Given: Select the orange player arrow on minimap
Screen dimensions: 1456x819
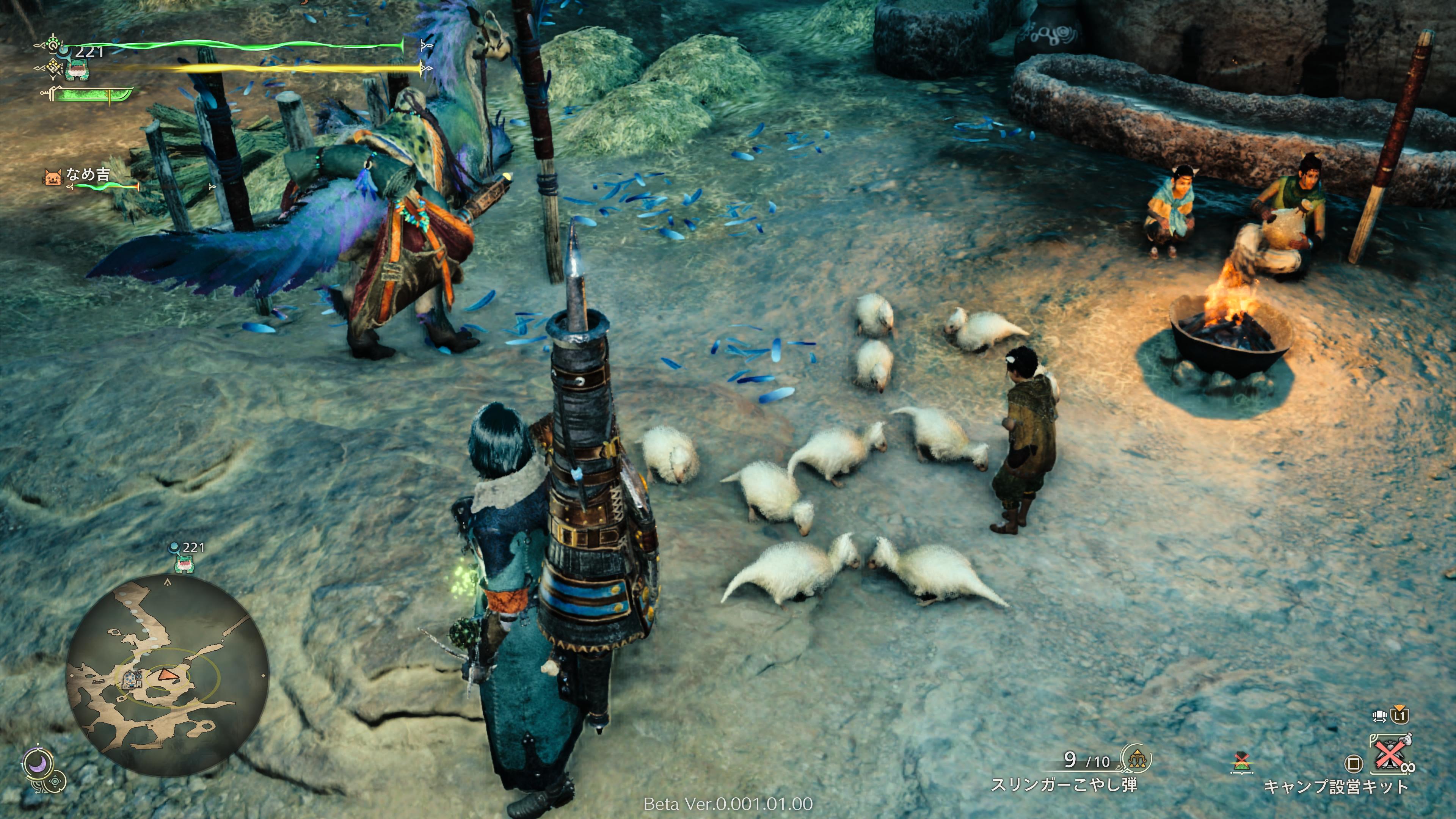Looking at the screenshot, I should (x=165, y=674).
